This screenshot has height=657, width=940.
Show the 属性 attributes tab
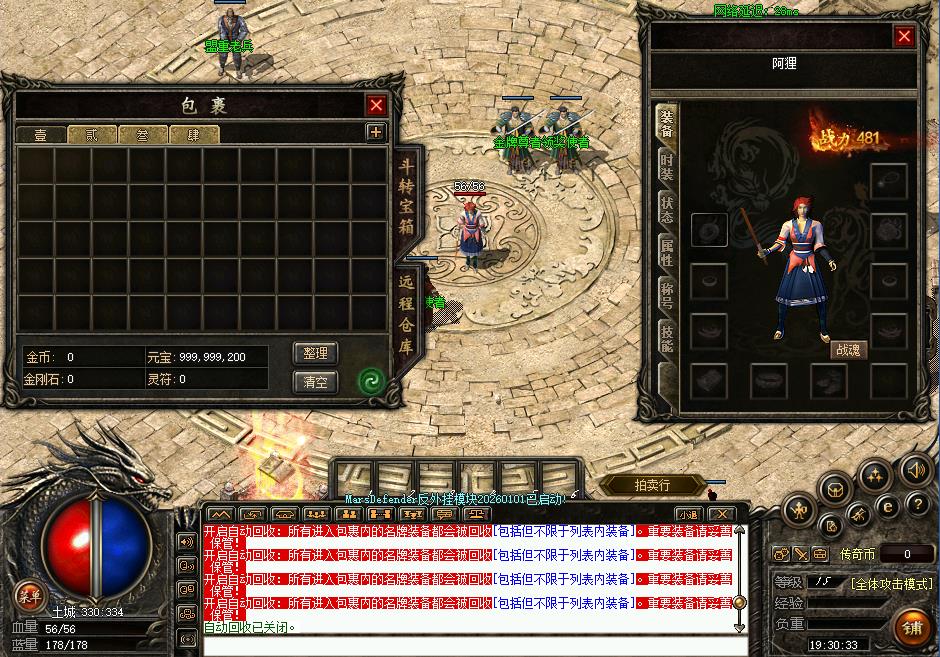(667, 251)
